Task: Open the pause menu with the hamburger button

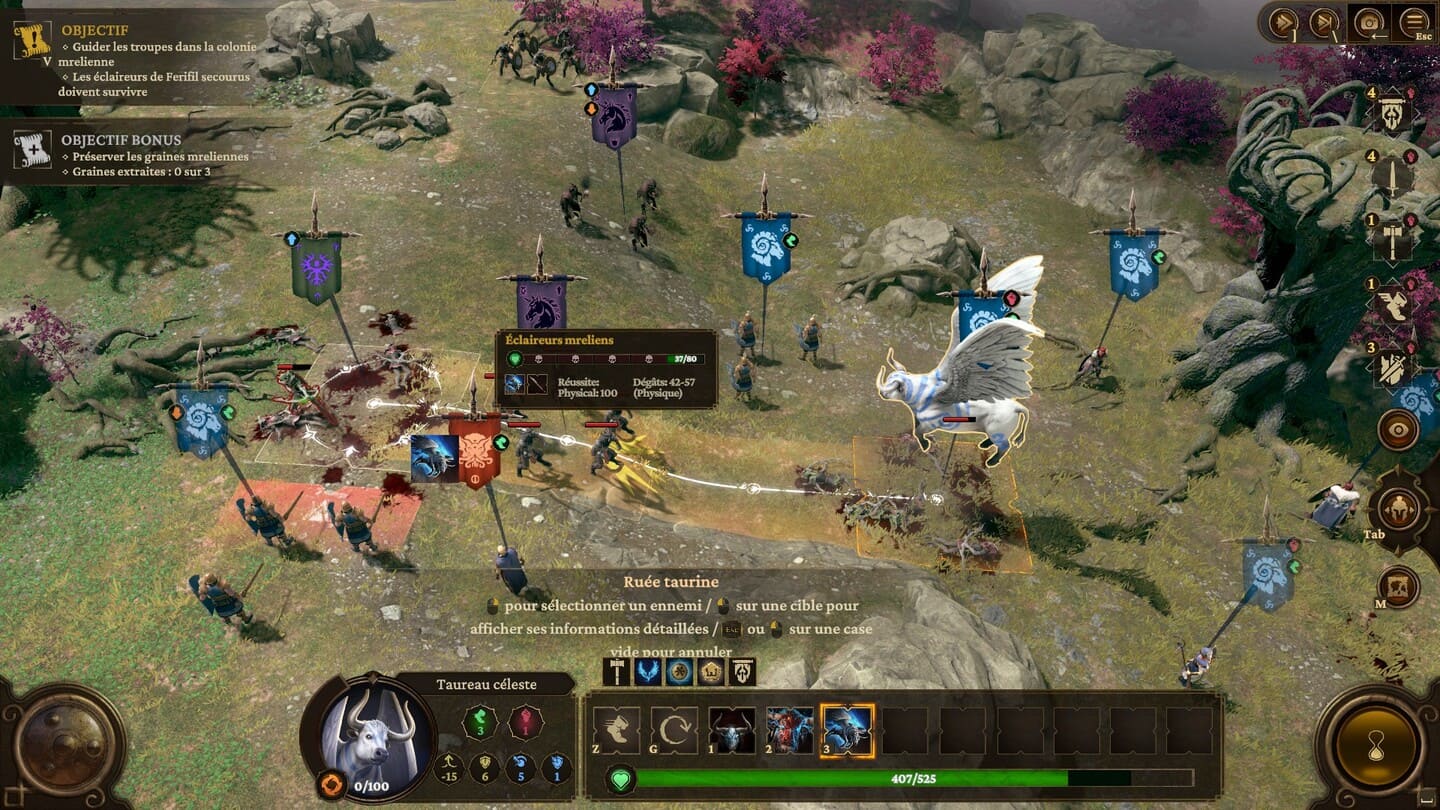Action: tap(1414, 22)
